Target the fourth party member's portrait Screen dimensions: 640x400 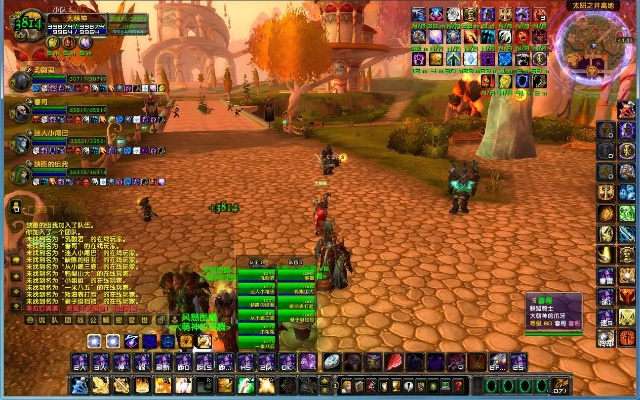click(x=20, y=173)
